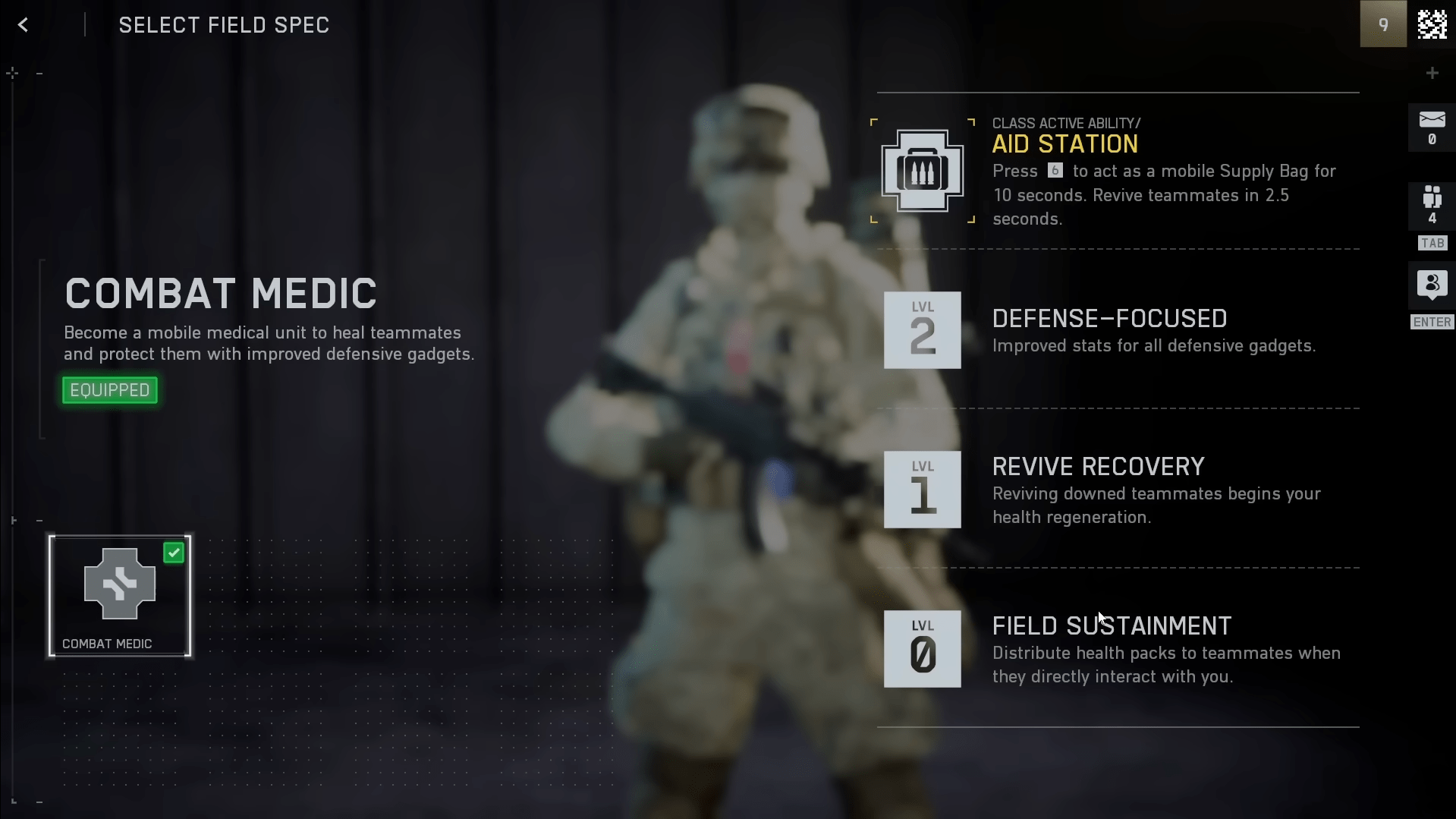Image resolution: width=1456 pixels, height=819 pixels.
Task: Enable the Defense-Focused field spec
Action: pyautogui.click(x=1108, y=330)
